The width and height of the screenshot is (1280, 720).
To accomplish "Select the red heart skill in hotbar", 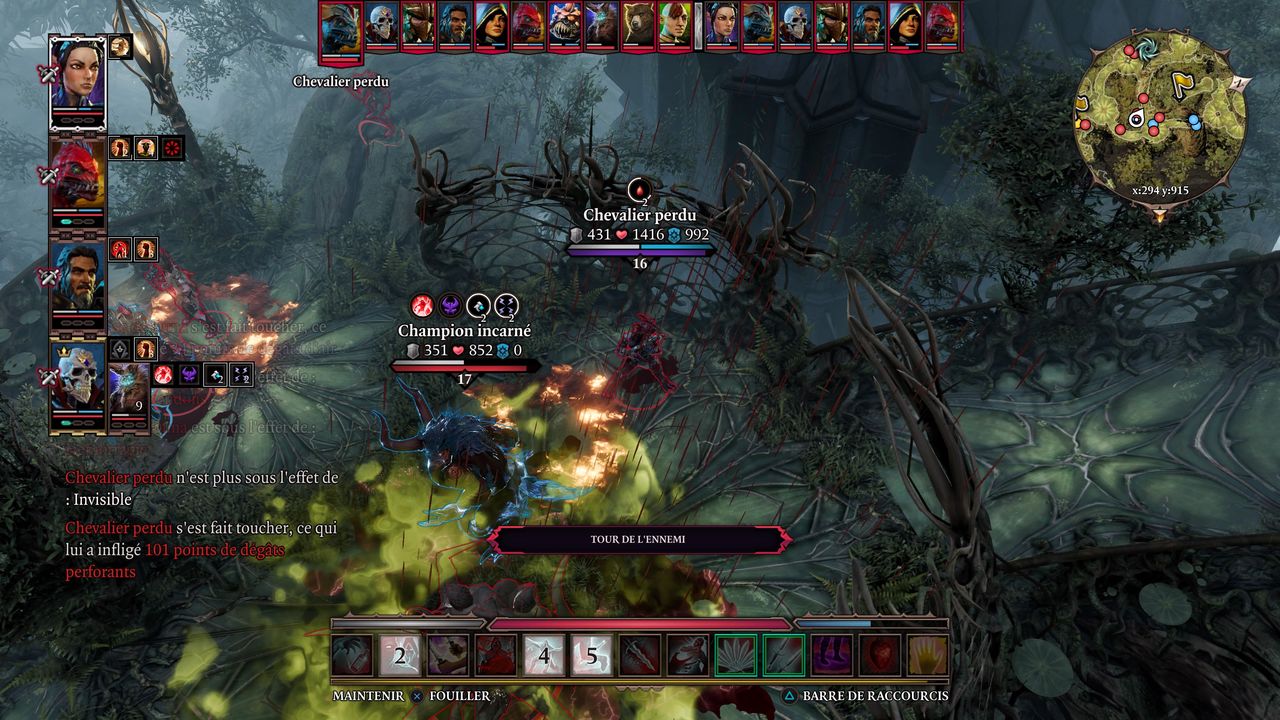I will coord(880,656).
